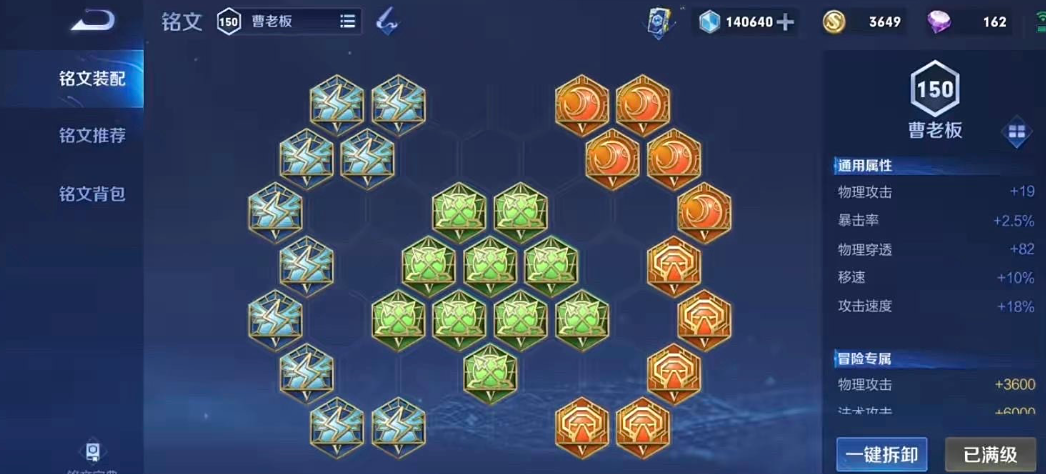Open the rune vault icon at the sidebar bottom

click(x=93, y=453)
